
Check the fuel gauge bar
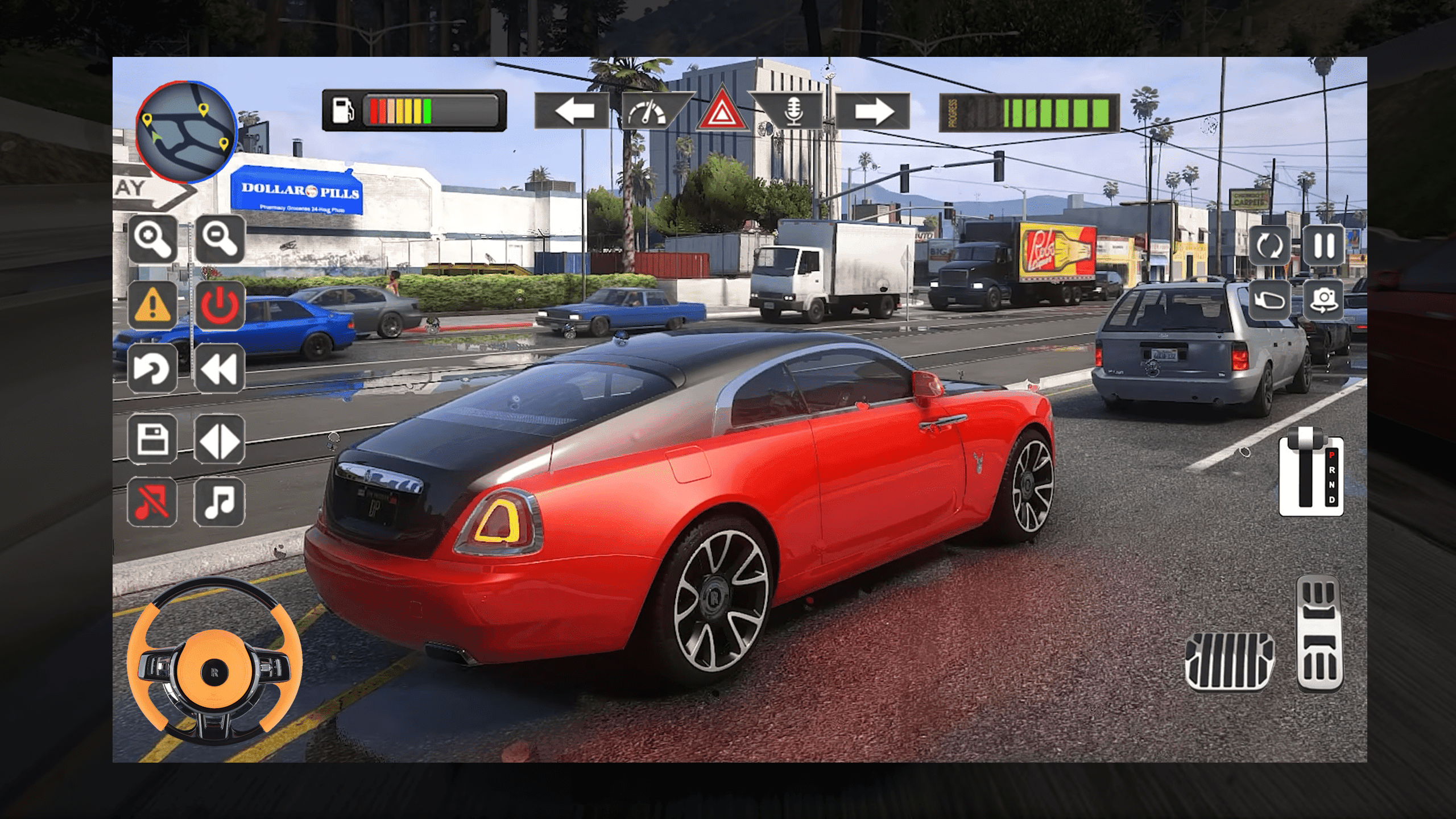tap(412, 110)
